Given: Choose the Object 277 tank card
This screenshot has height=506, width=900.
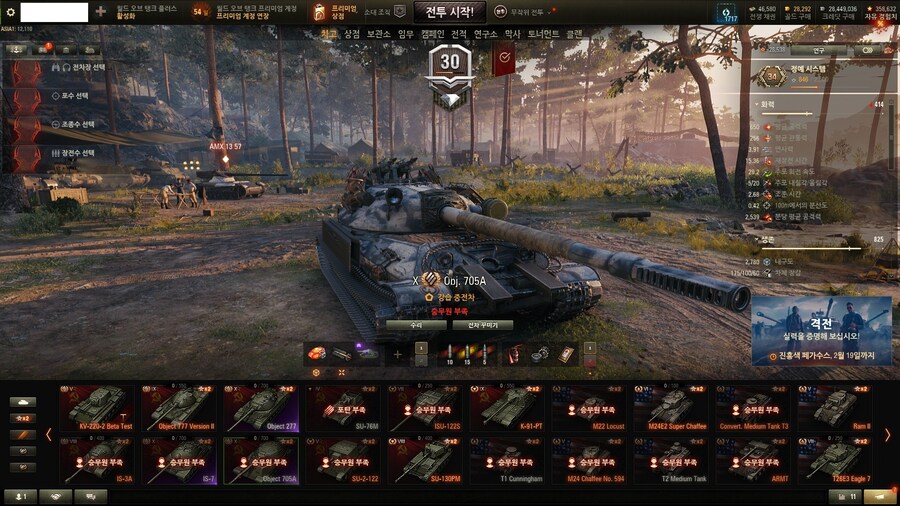Looking at the screenshot, I should pos(260,408).
